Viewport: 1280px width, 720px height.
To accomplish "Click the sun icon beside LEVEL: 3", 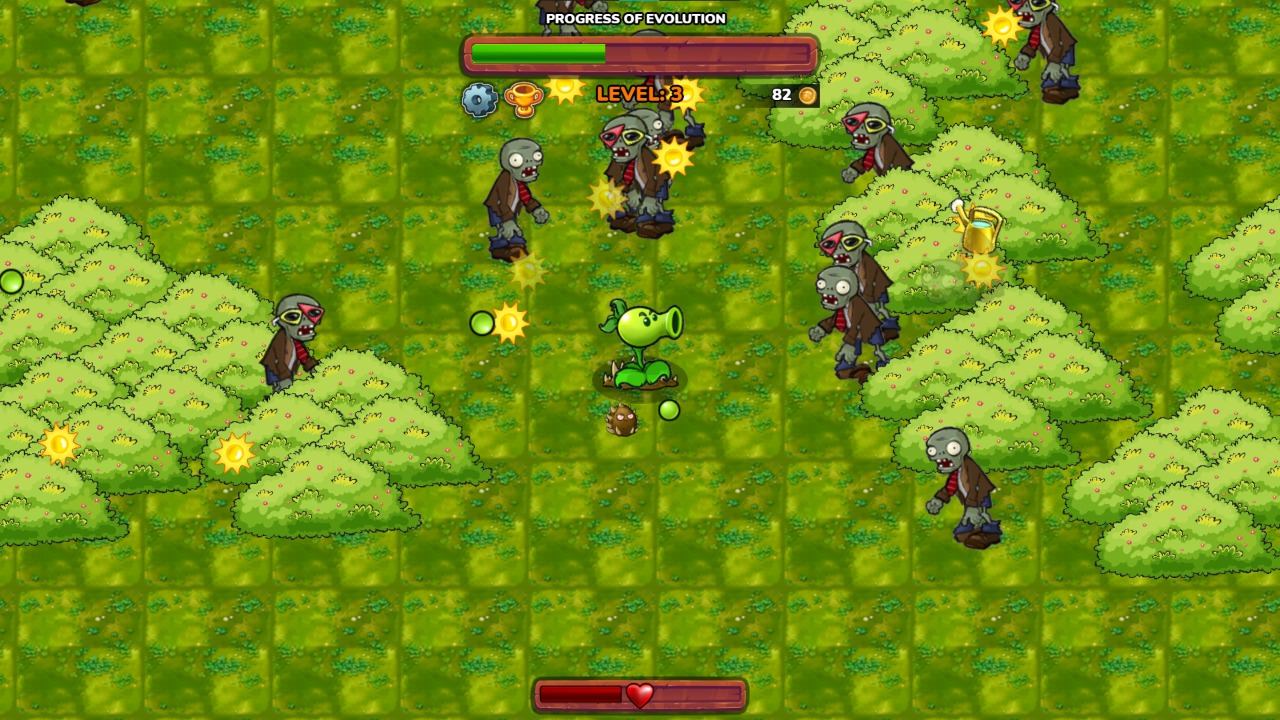I will pos(565,91).
